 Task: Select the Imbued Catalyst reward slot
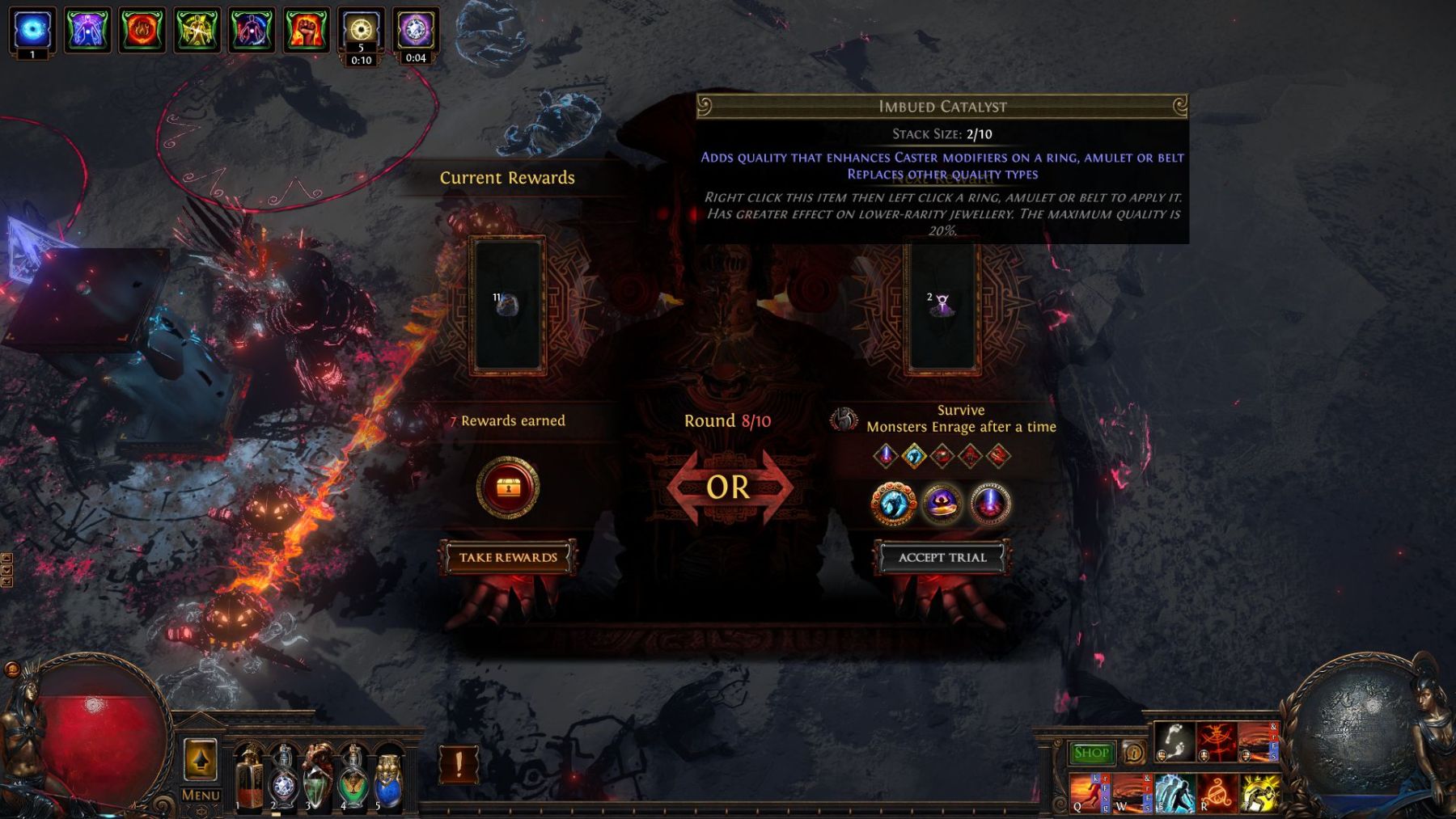(x=942, y=306)
